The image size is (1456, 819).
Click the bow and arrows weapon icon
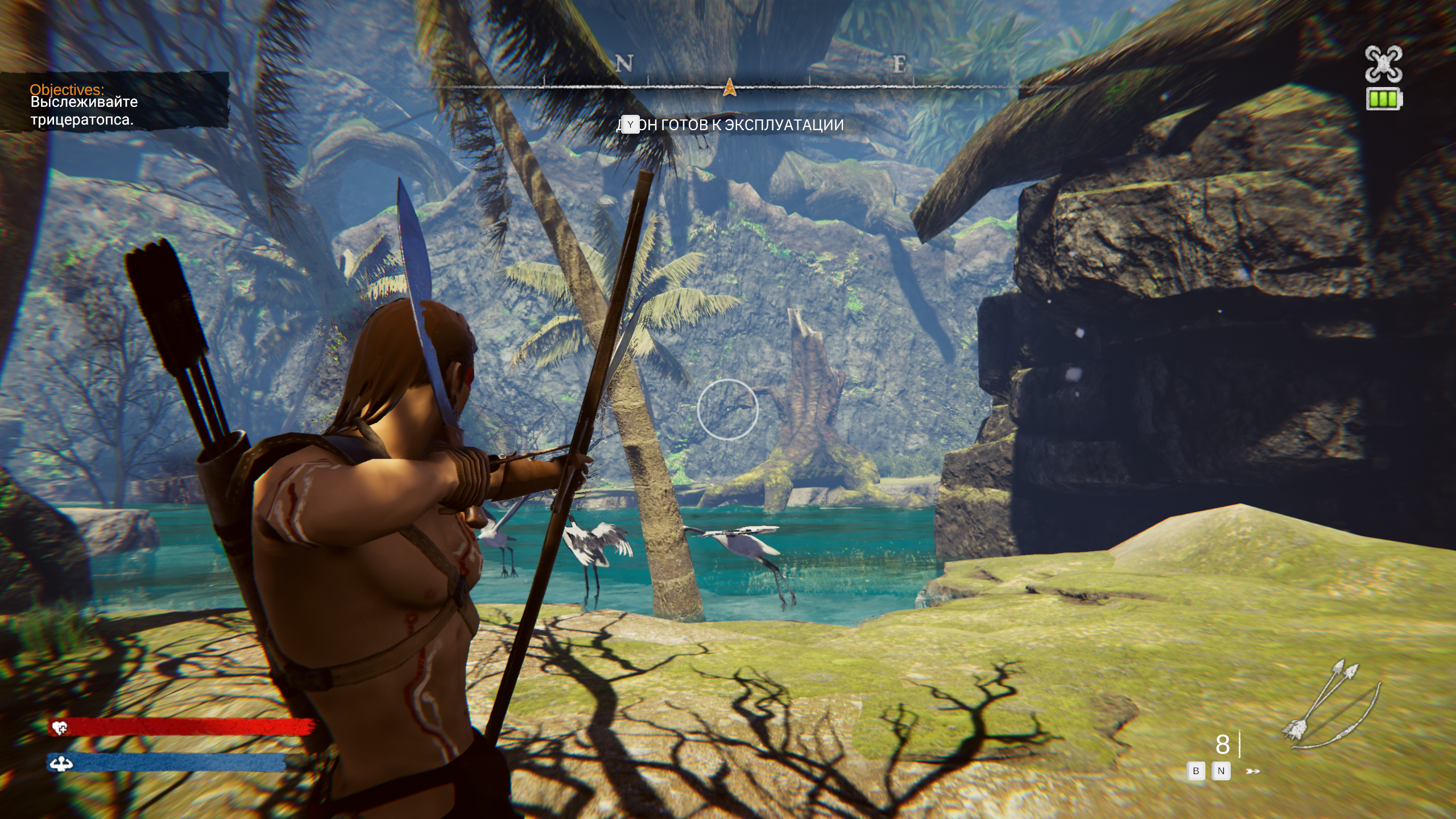pos(1331,705)
